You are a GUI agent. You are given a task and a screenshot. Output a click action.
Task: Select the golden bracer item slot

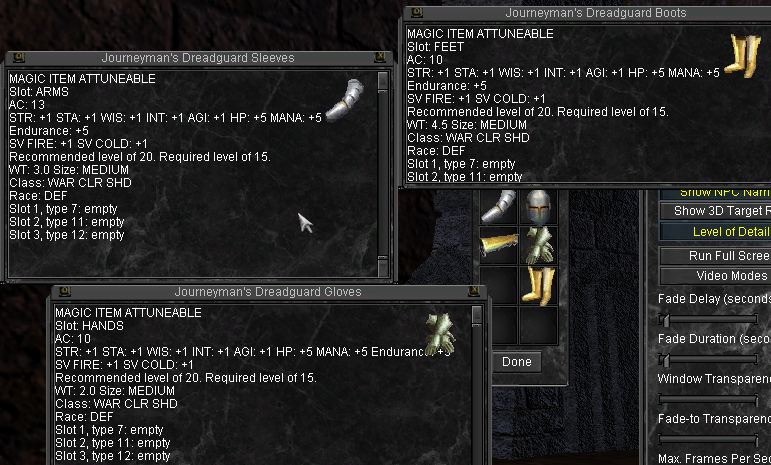(x=499, y=246)
